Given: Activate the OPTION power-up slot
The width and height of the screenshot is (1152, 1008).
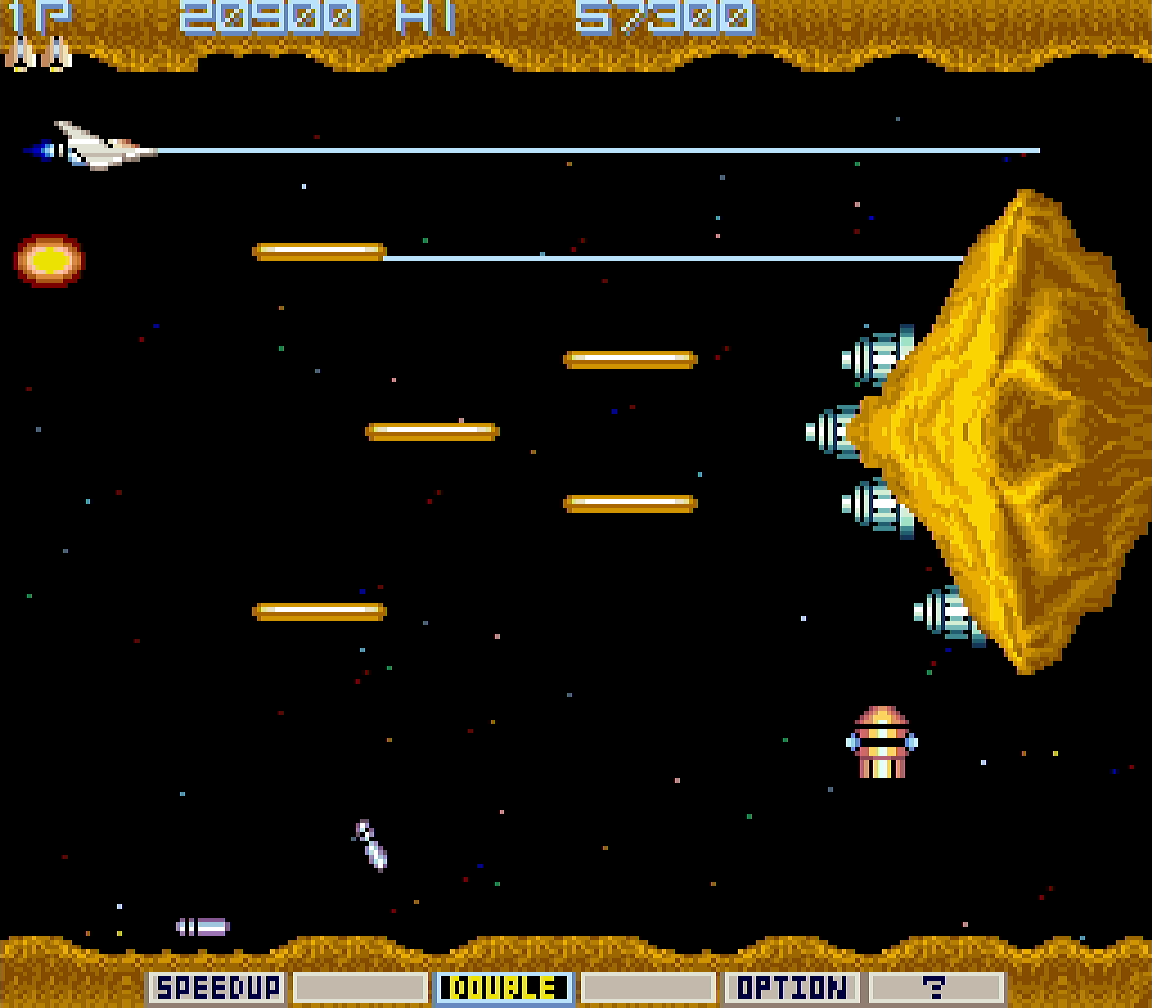Looking at the screenshot, I should click(x=791, y=988).
